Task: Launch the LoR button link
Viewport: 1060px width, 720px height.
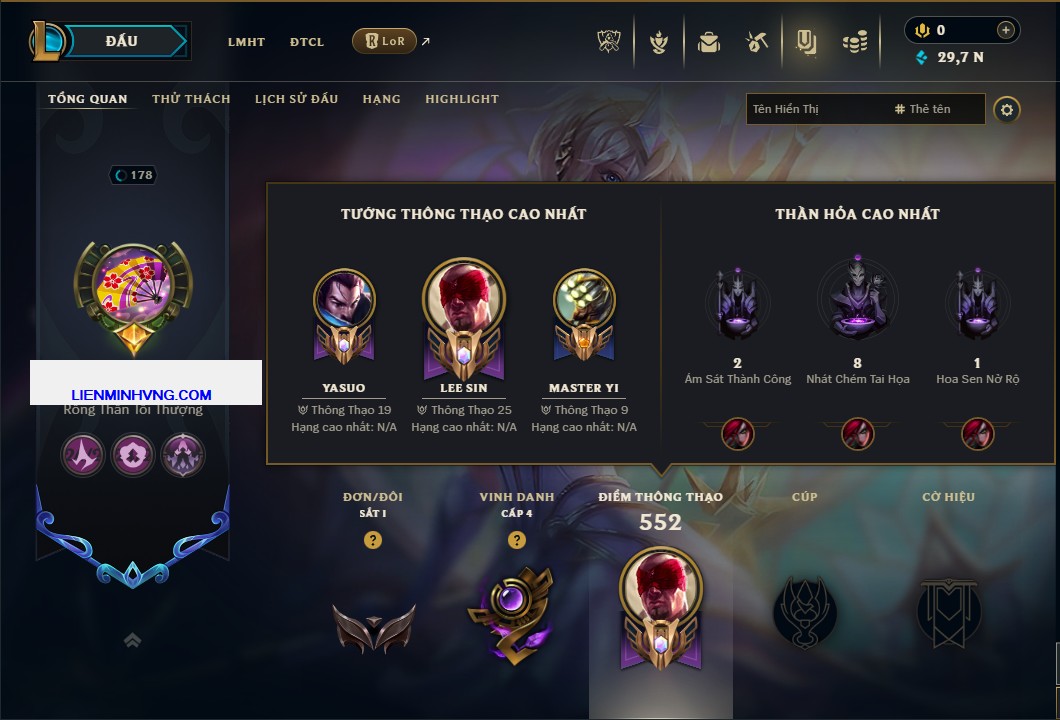Action: 384,42
